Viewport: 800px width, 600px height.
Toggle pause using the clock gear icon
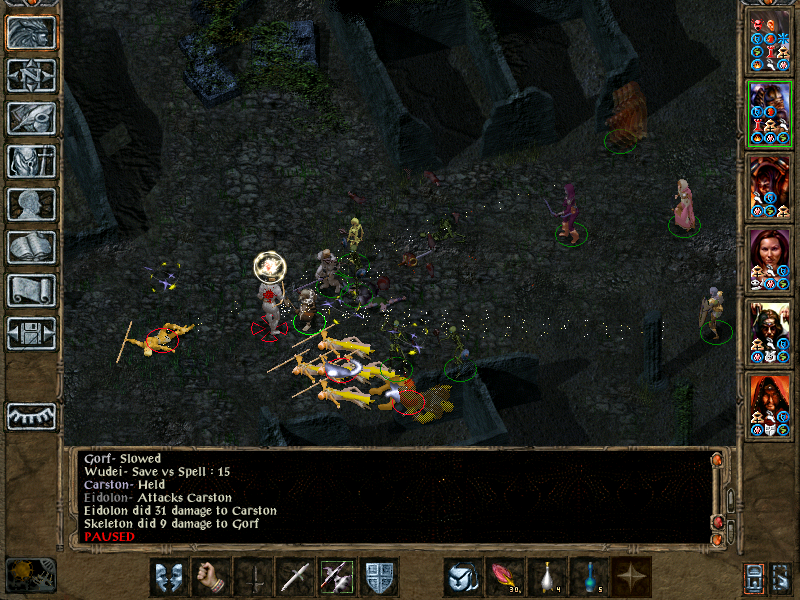click(x=31, y=573)
